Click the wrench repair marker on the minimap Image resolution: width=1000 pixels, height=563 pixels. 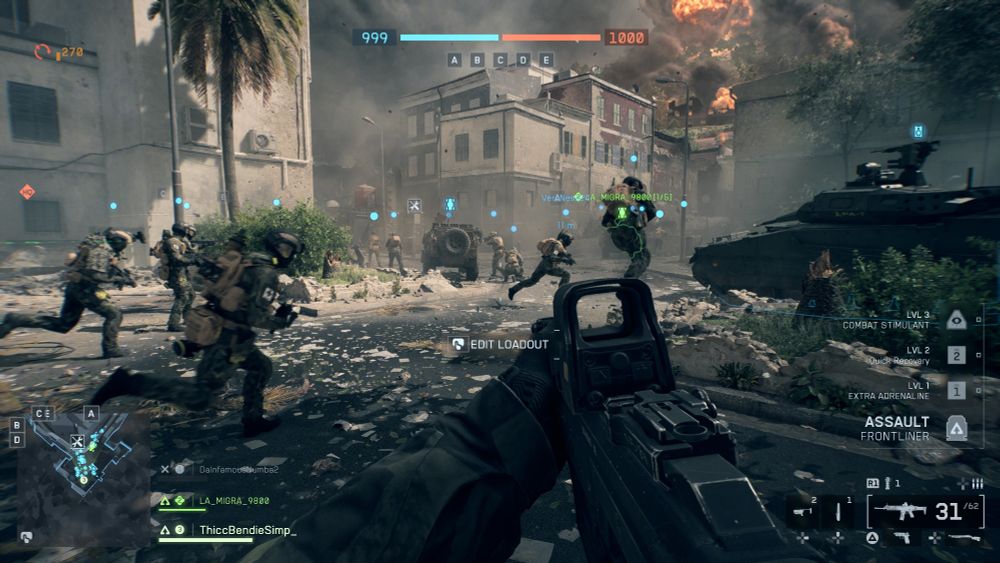[x=77, y=441]
